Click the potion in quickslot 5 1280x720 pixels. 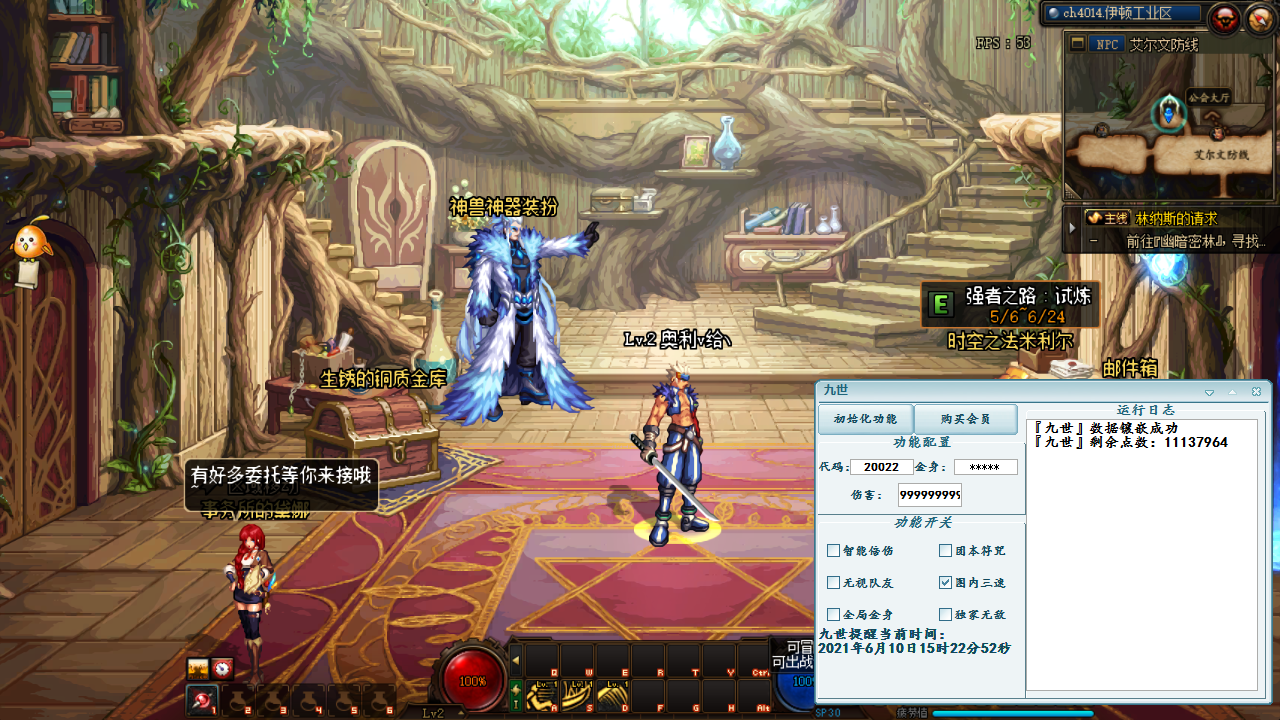[x=344, y=702]
